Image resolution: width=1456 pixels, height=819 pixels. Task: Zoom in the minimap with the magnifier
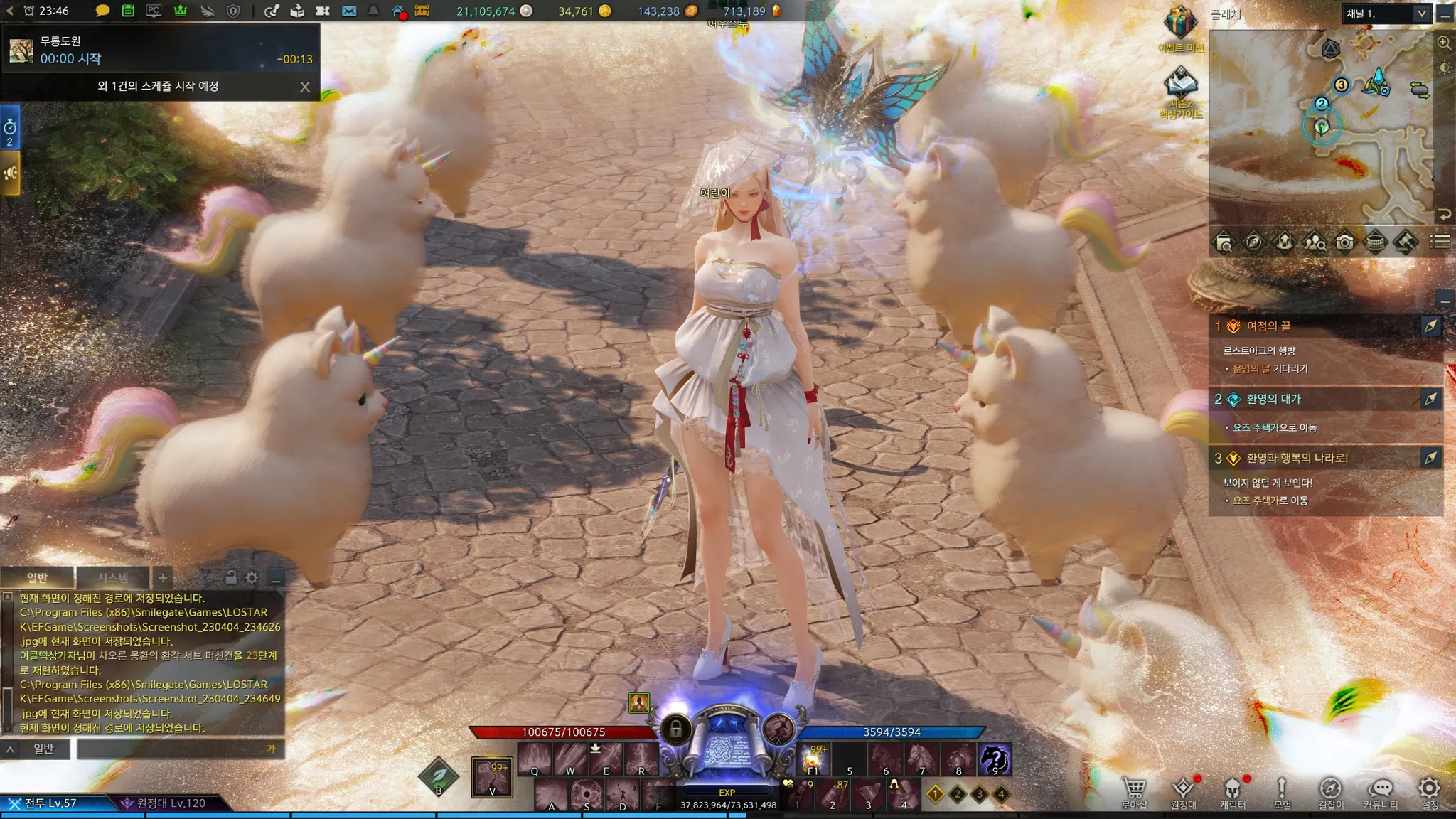click(1444, 43)
